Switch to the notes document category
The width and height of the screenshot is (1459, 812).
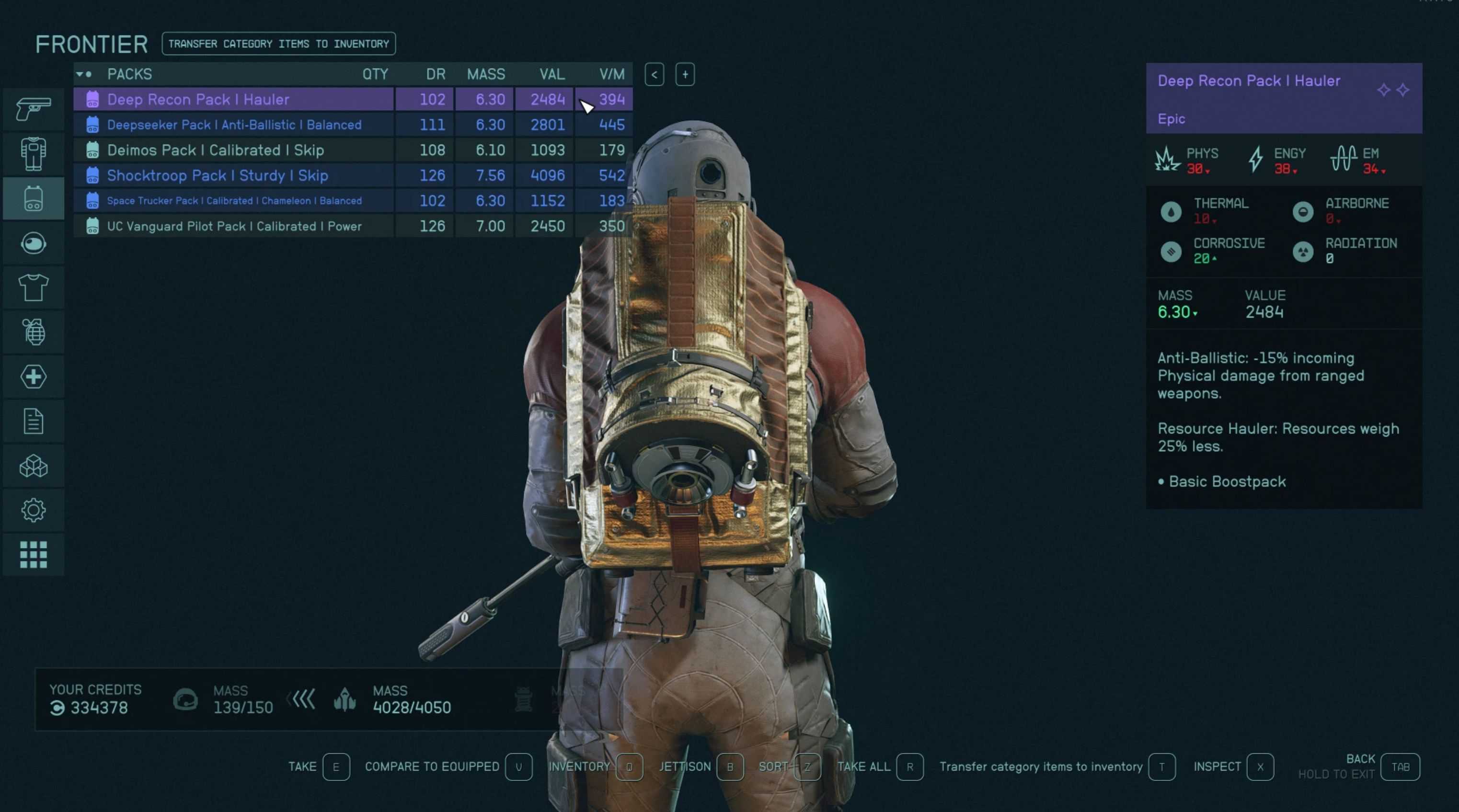[34, 421]
